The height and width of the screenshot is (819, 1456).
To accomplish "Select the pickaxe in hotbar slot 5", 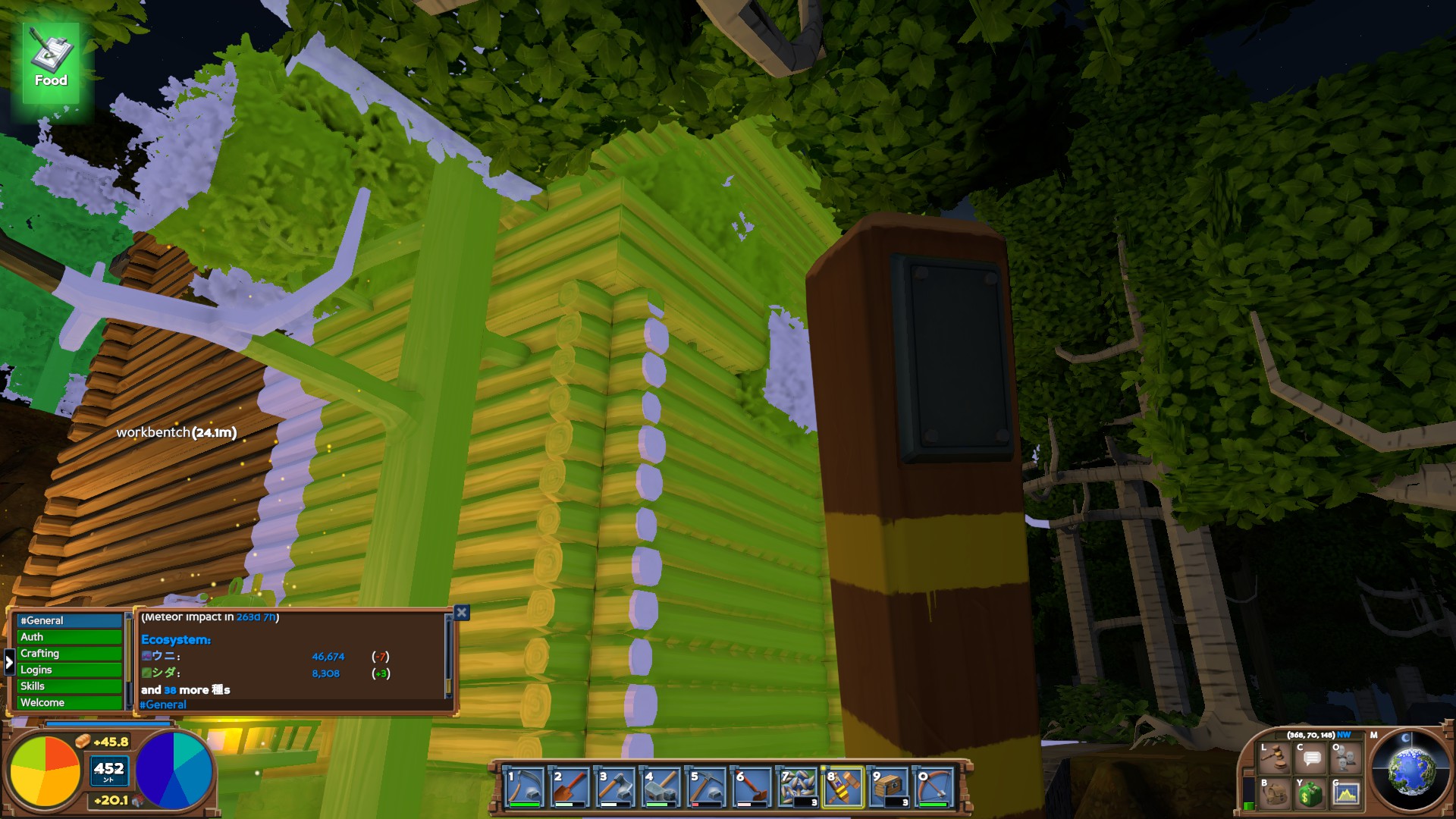I will 707,786.
